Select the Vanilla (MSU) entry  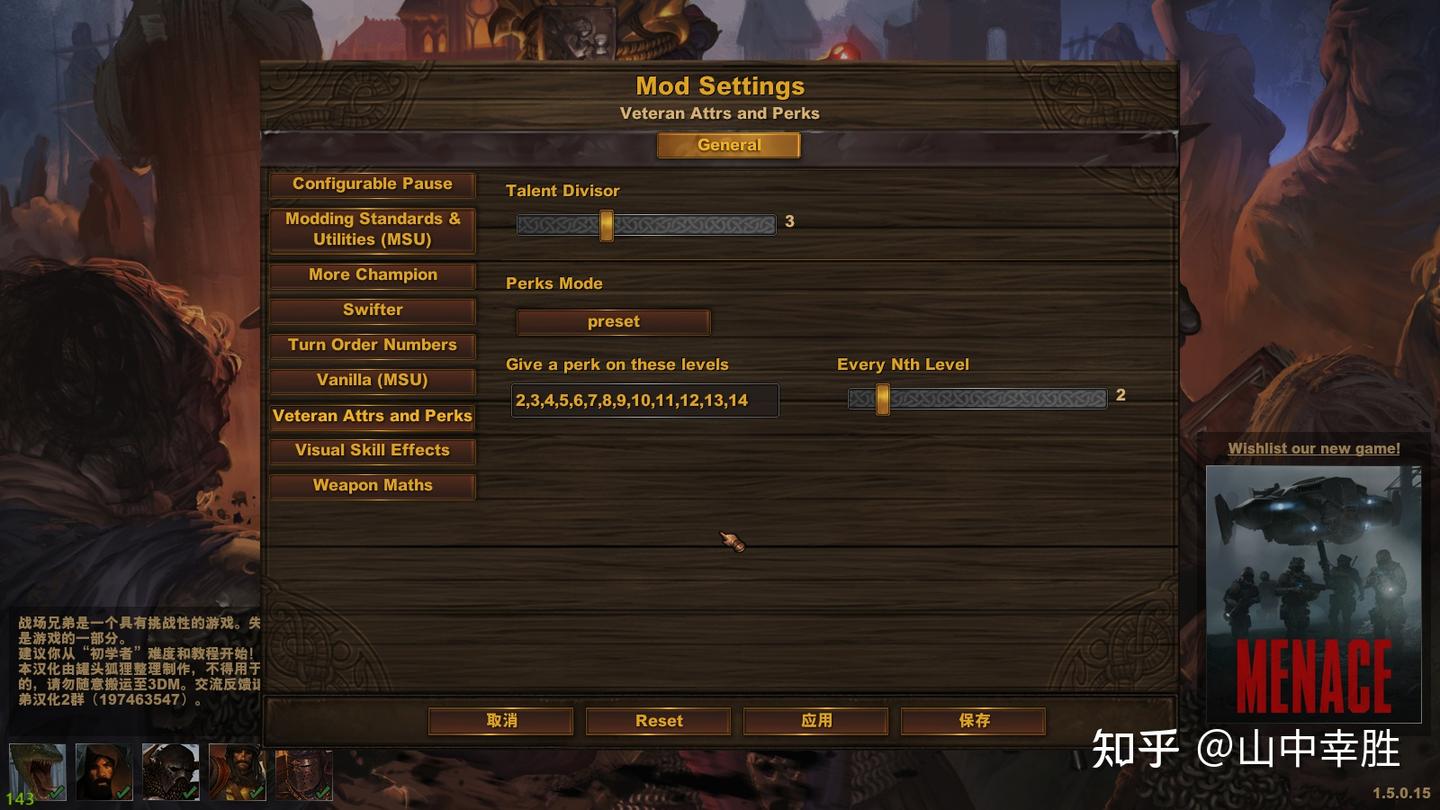[372, 380]
